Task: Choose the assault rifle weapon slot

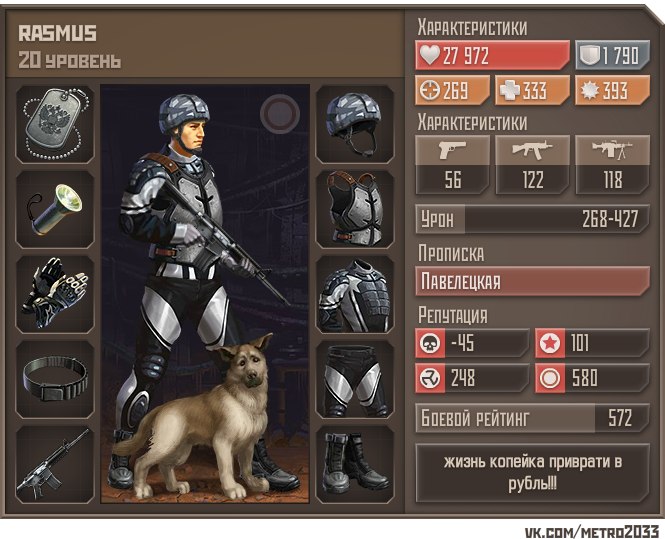Action: coord(56,464)
